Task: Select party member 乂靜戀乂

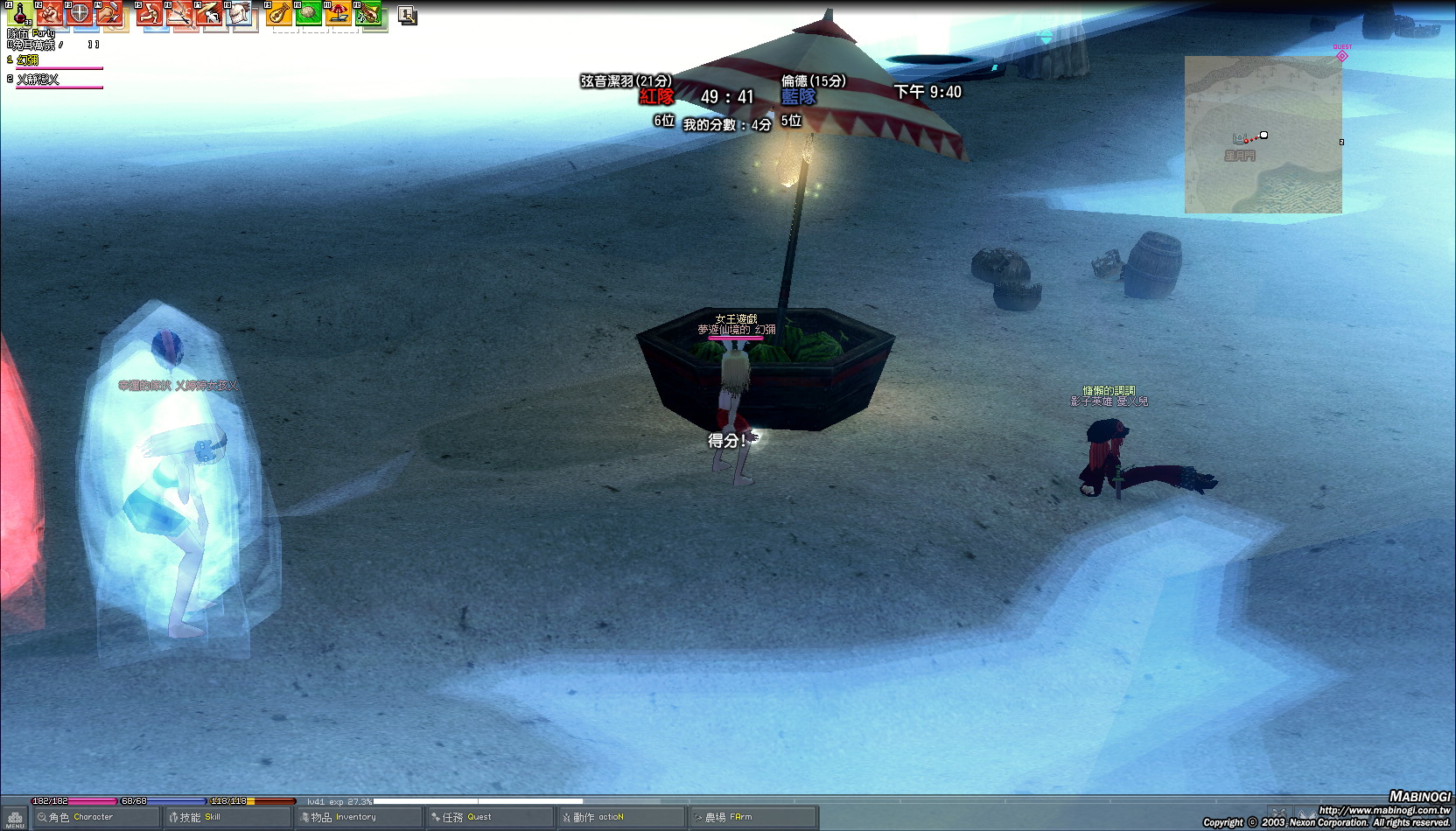Action: coord(38,80)
